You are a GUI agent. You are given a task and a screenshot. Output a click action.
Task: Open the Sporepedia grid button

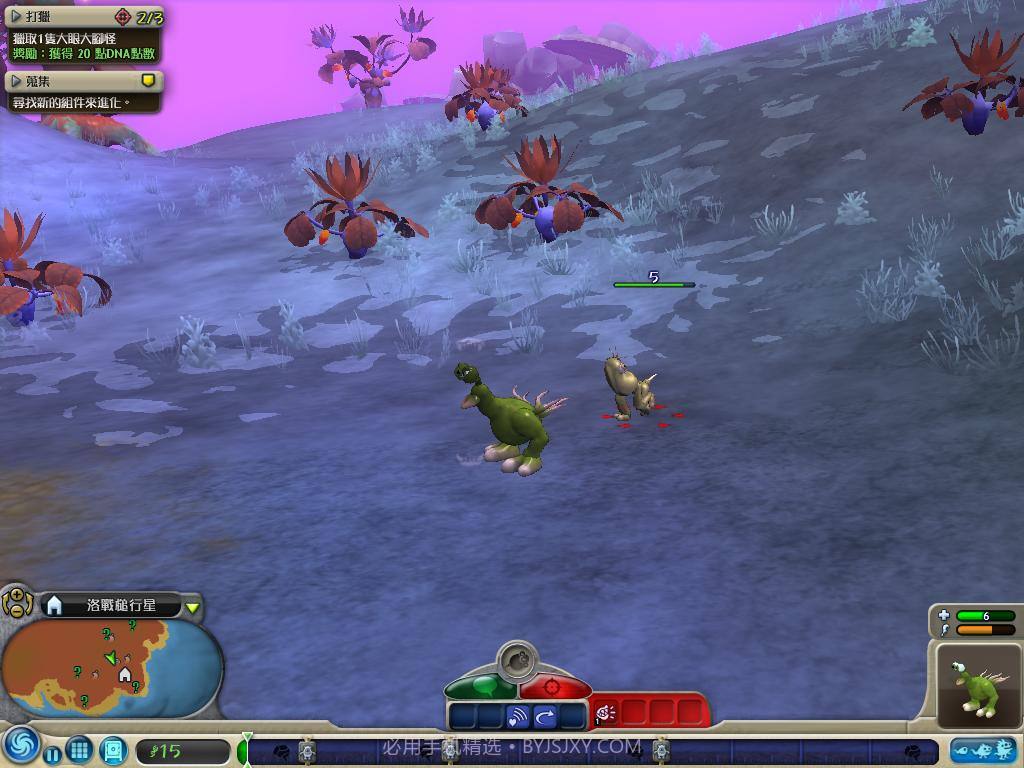pyautogui.click(x=80, y=748)
